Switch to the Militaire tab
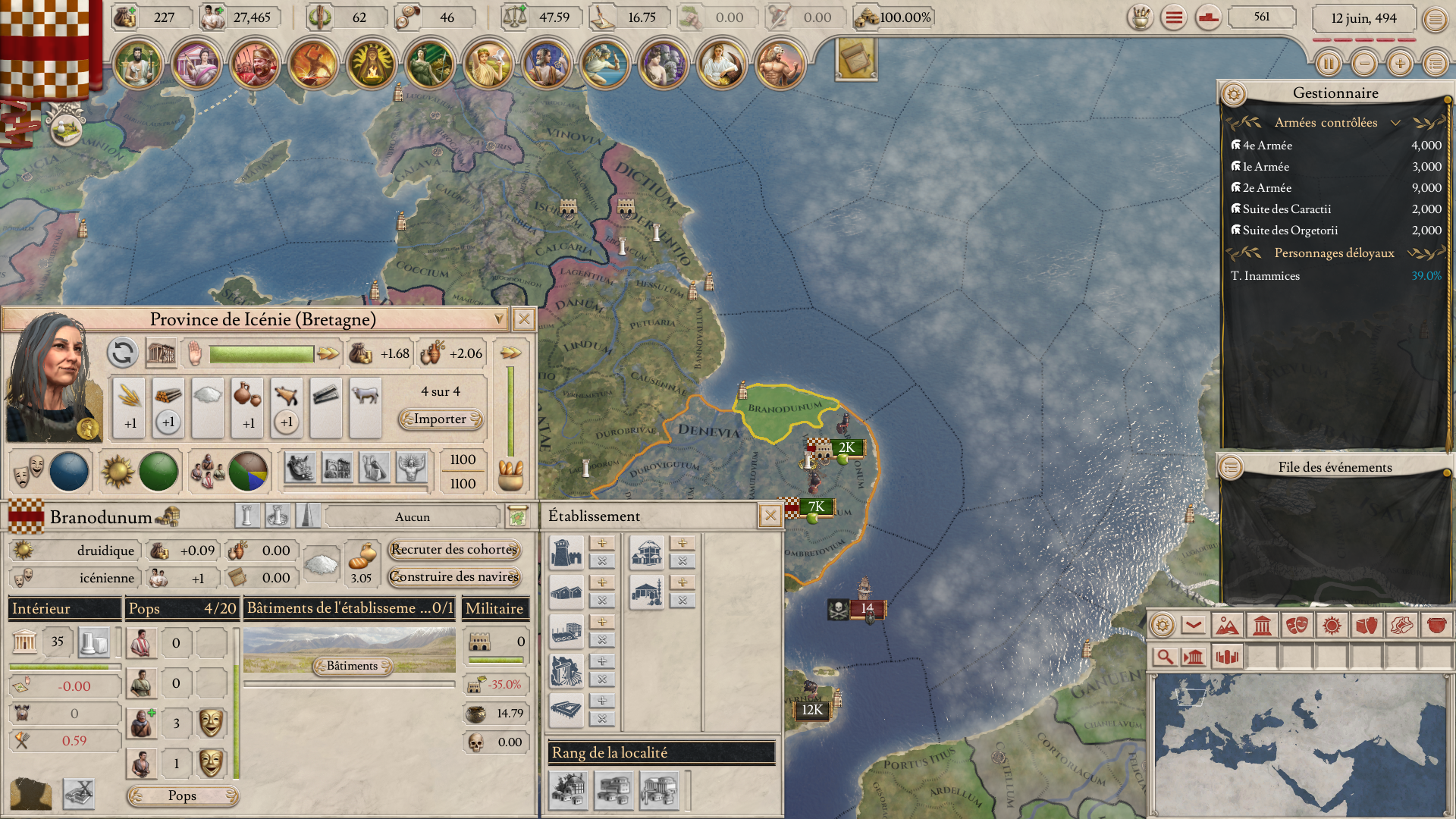Image resolution: width=1456 pixels, height=819 pixels. (x=494, y=608)
